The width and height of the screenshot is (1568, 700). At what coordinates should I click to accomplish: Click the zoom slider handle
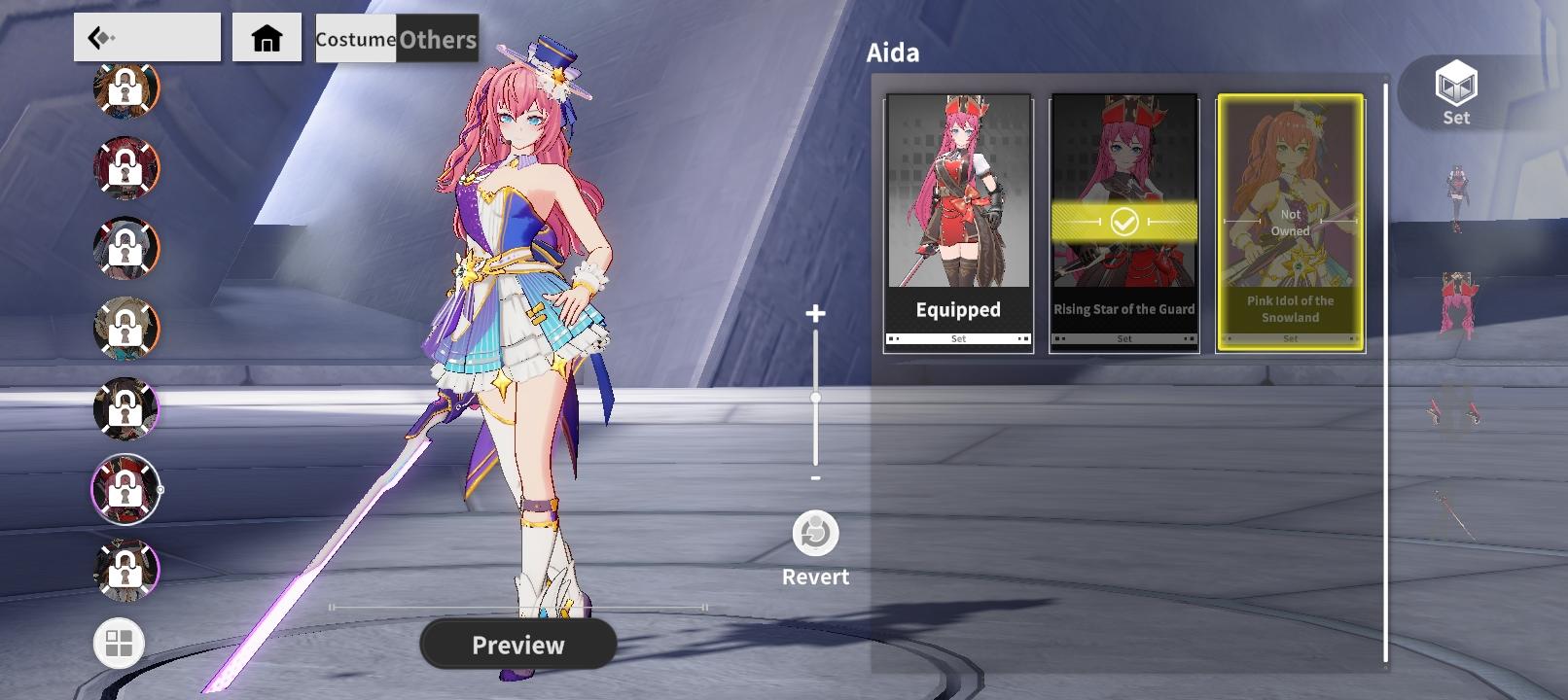[814, 398]
